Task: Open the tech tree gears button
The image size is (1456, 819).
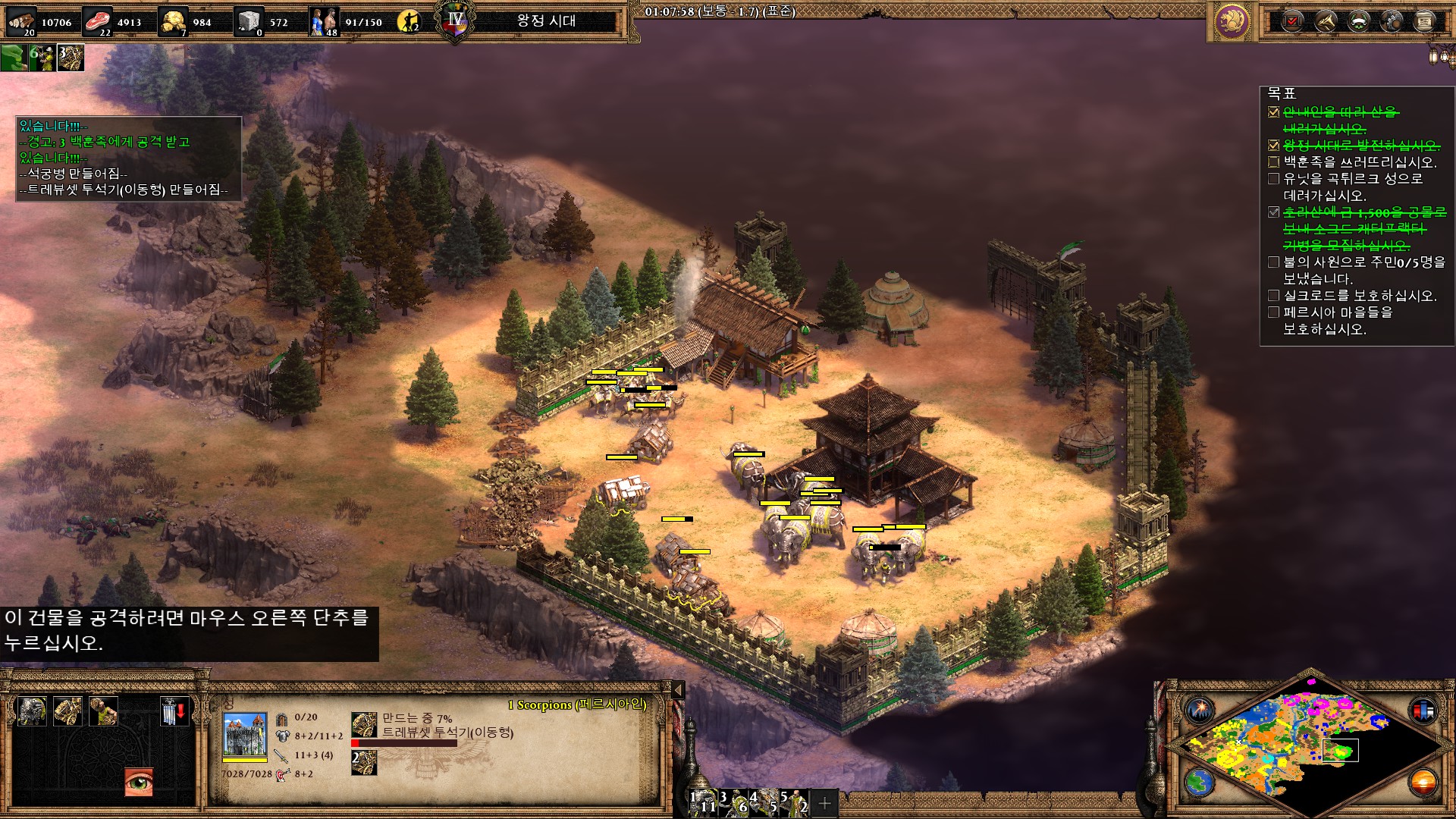Action: pyautogui.click(x=1392, y=21)
